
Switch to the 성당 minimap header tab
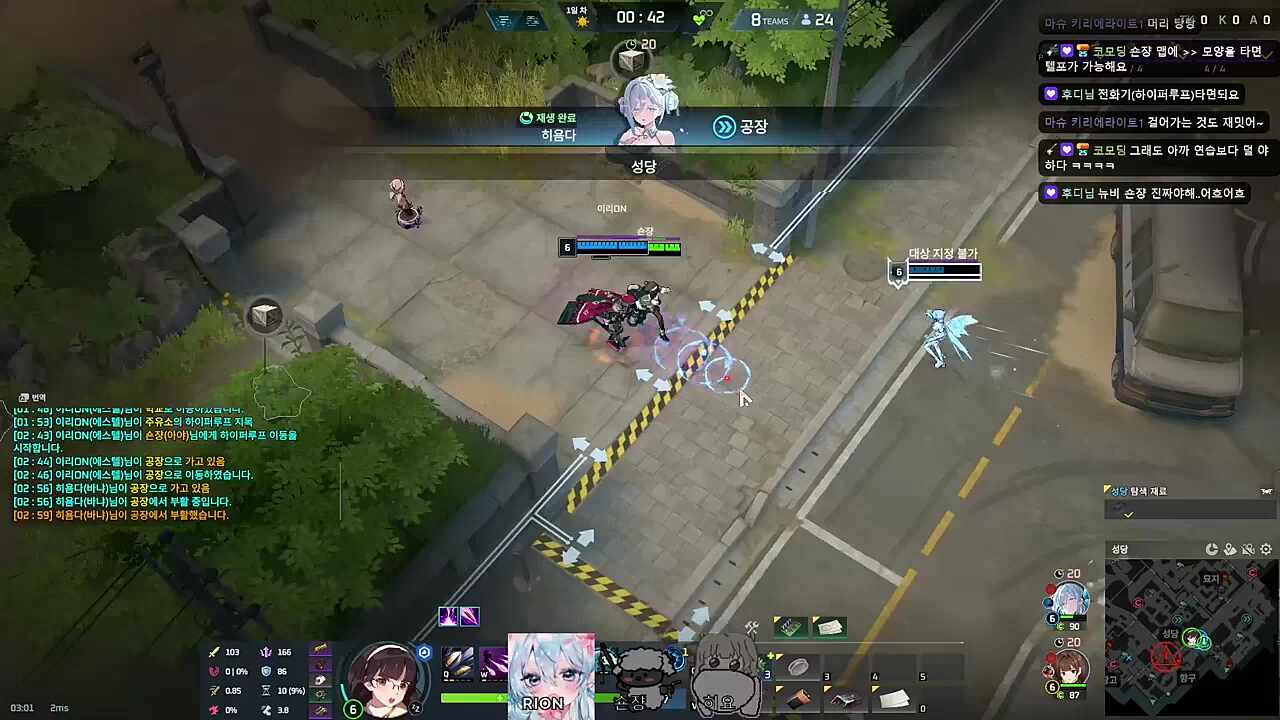click(x=1120, y=549)
